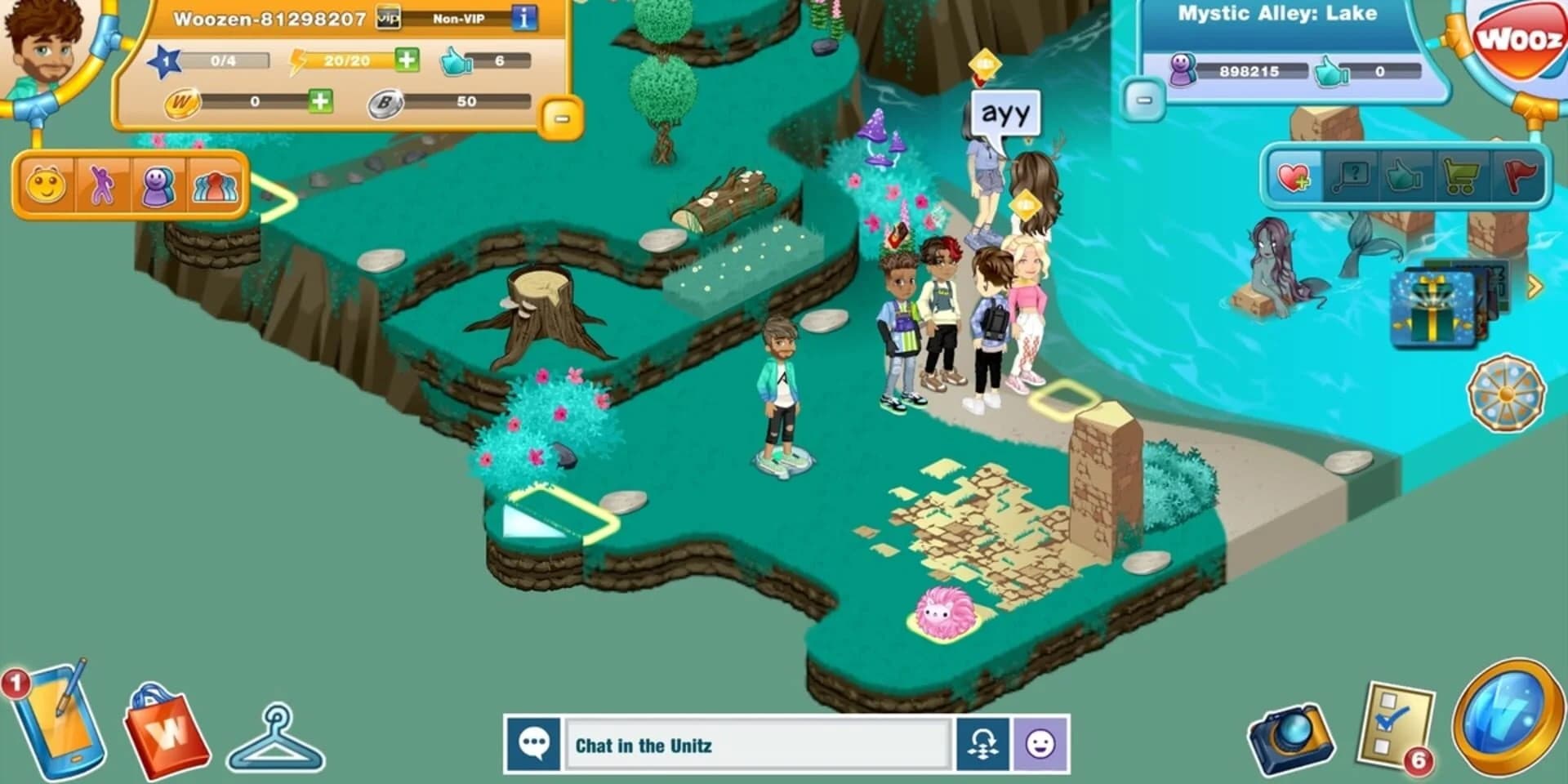
Task: Increase energy using the plus beside 20/20 meter
Action: pyautogui.click(x=406, y=60)
